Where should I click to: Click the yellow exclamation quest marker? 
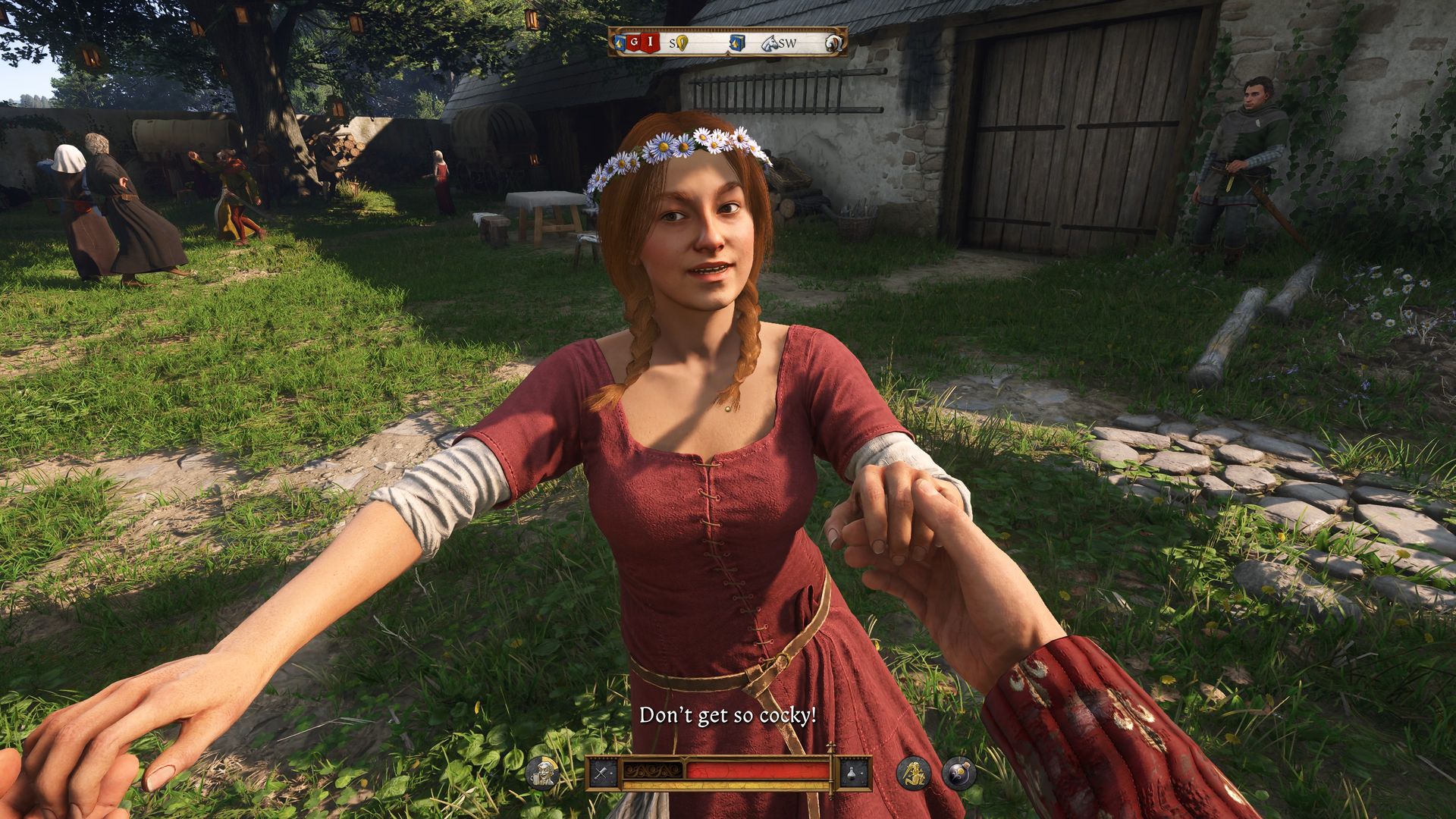coord(682,43)
